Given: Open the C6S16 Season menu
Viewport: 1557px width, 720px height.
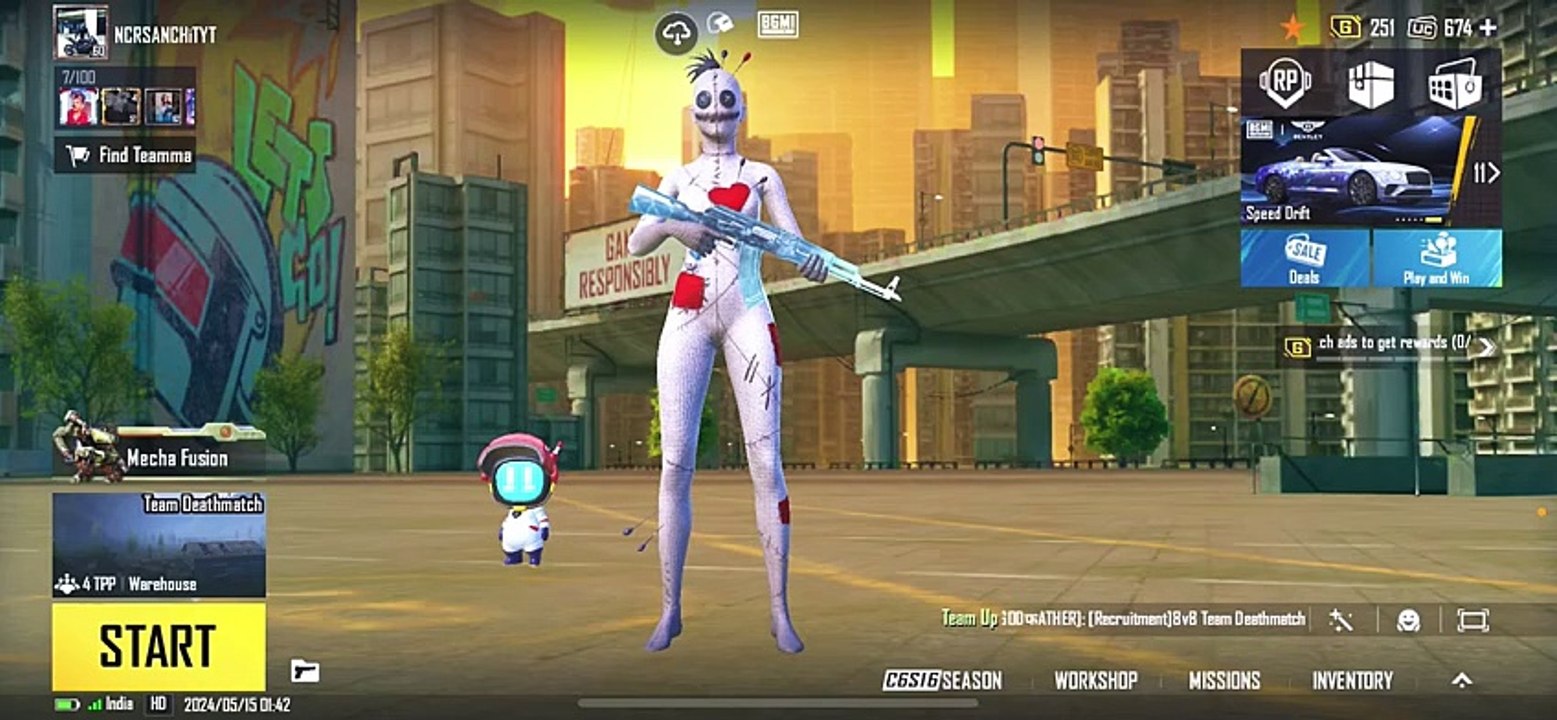Looking at the screenshot, I should click(942, 681).
